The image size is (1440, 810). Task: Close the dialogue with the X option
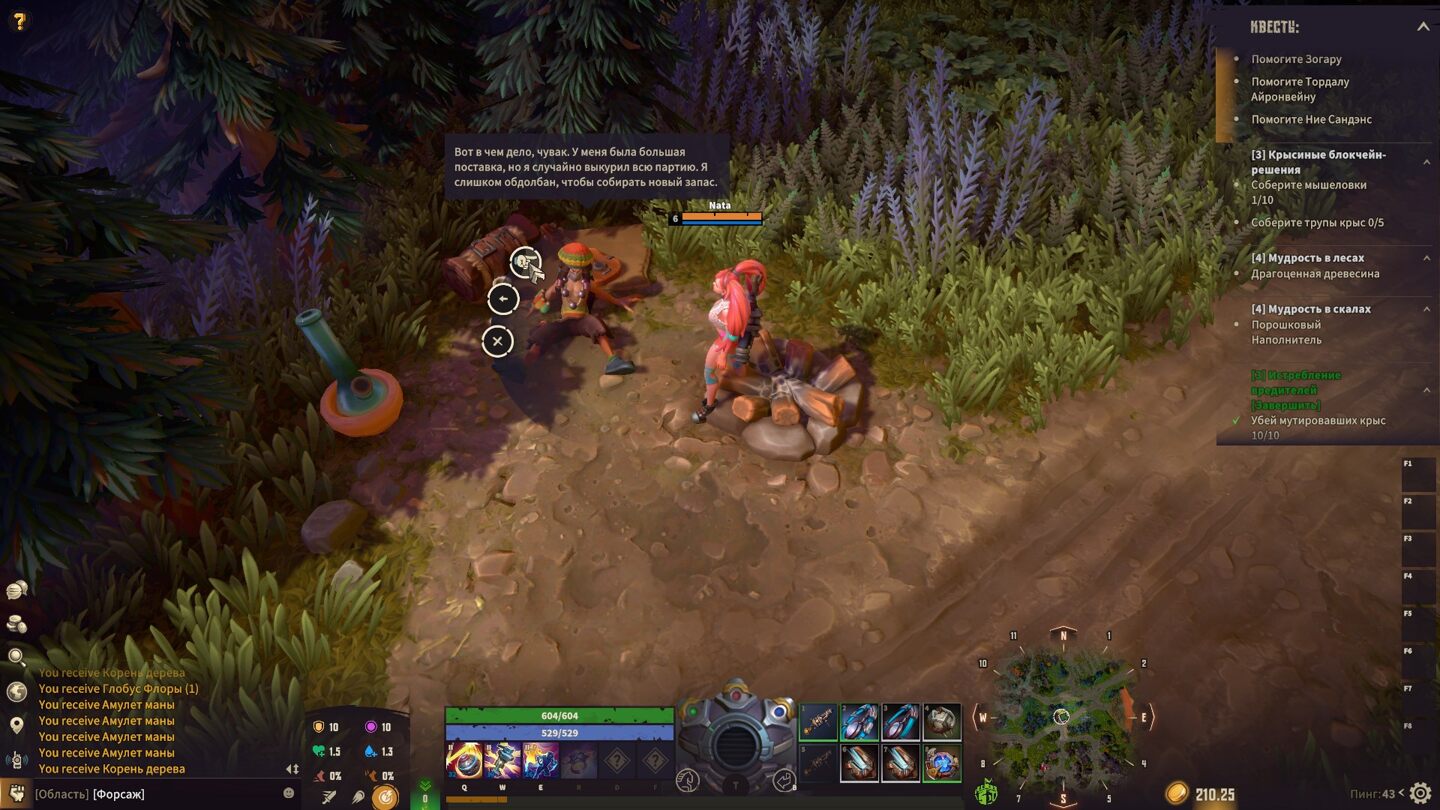(x=497, y=341)
